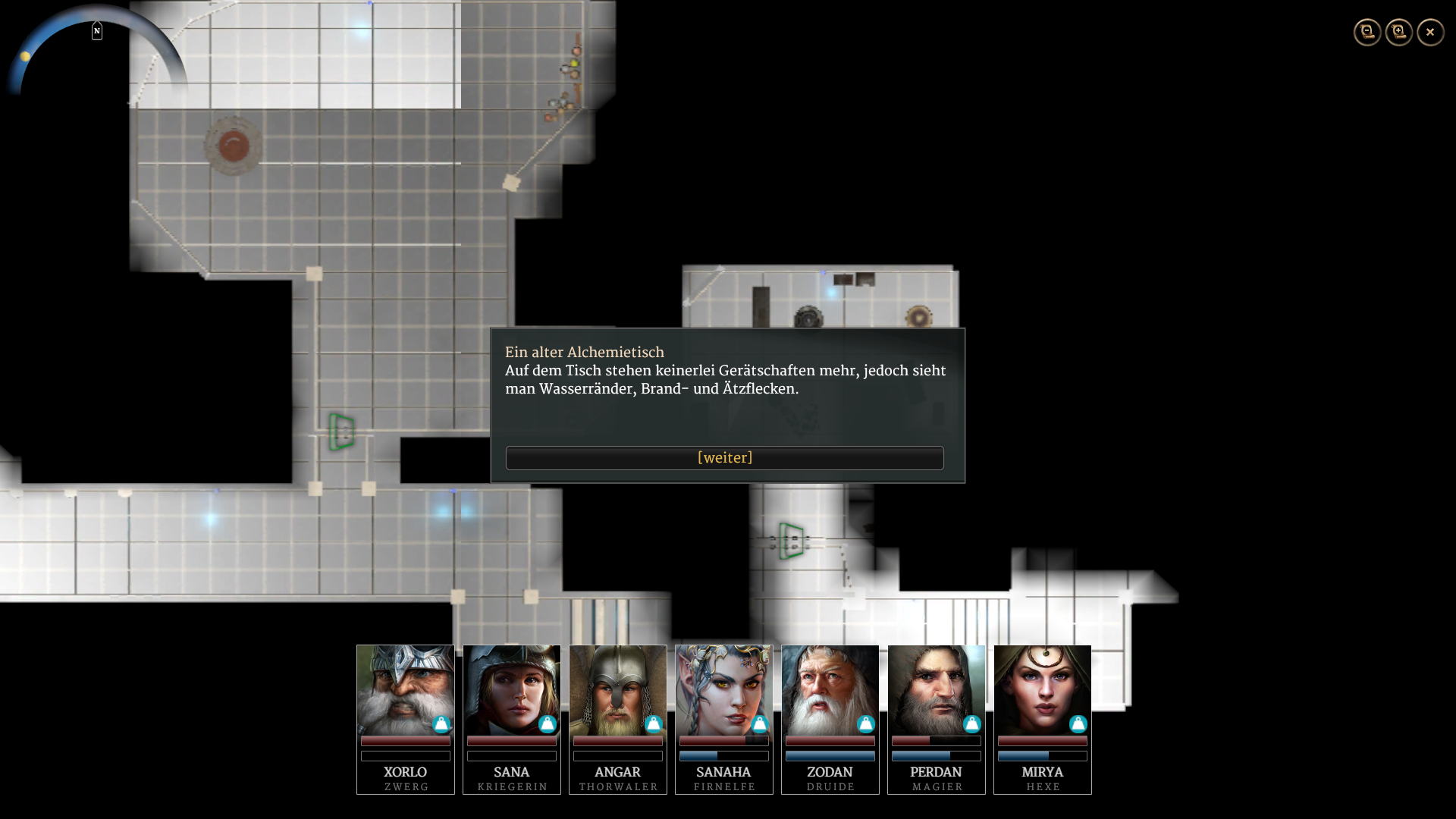Pick Angar the Thorwaler portrait
Screen dimensions: 1456x819
618,690
